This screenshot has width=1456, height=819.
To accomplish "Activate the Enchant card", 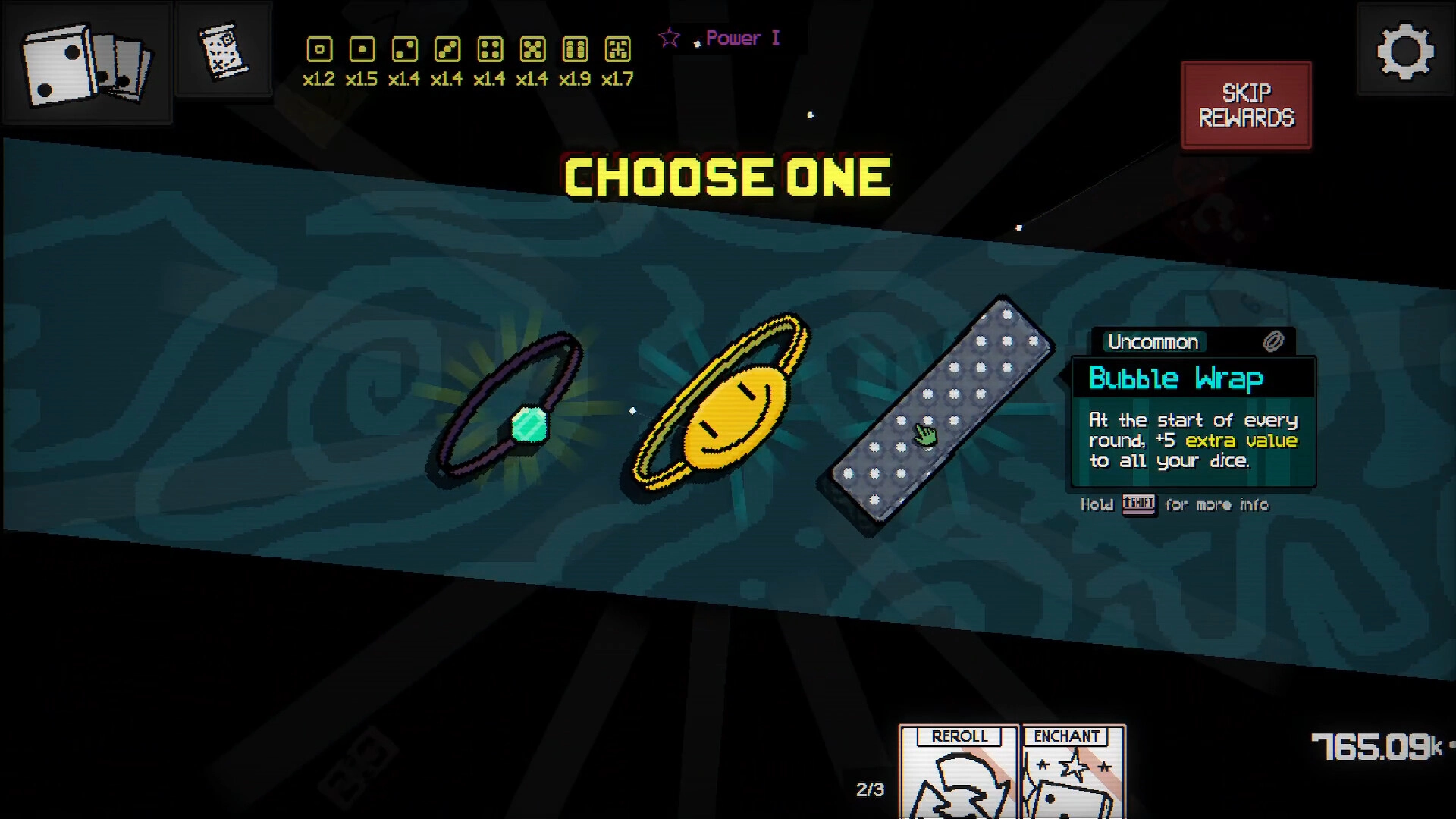I will click(1072, 772).
